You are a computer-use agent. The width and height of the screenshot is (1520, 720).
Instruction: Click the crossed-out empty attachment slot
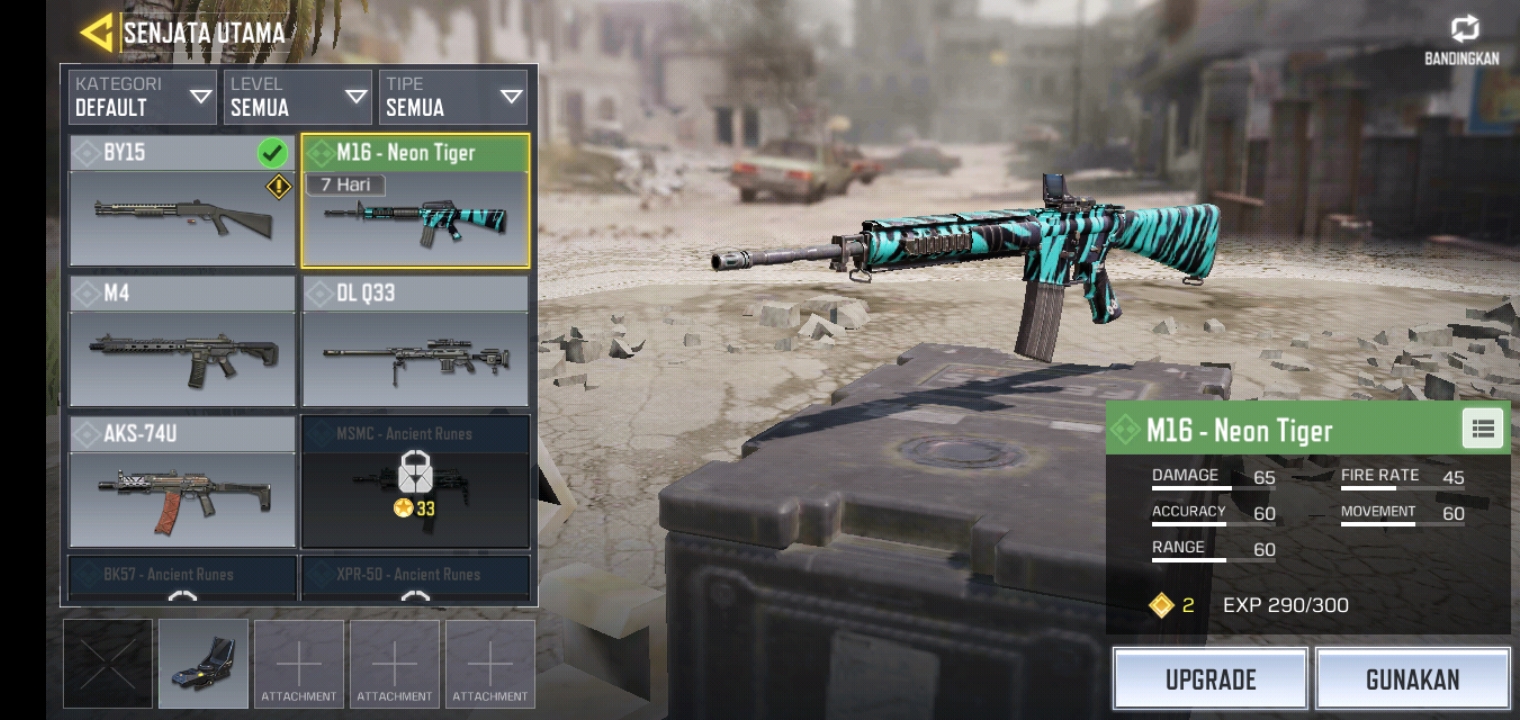pos(108,664)
